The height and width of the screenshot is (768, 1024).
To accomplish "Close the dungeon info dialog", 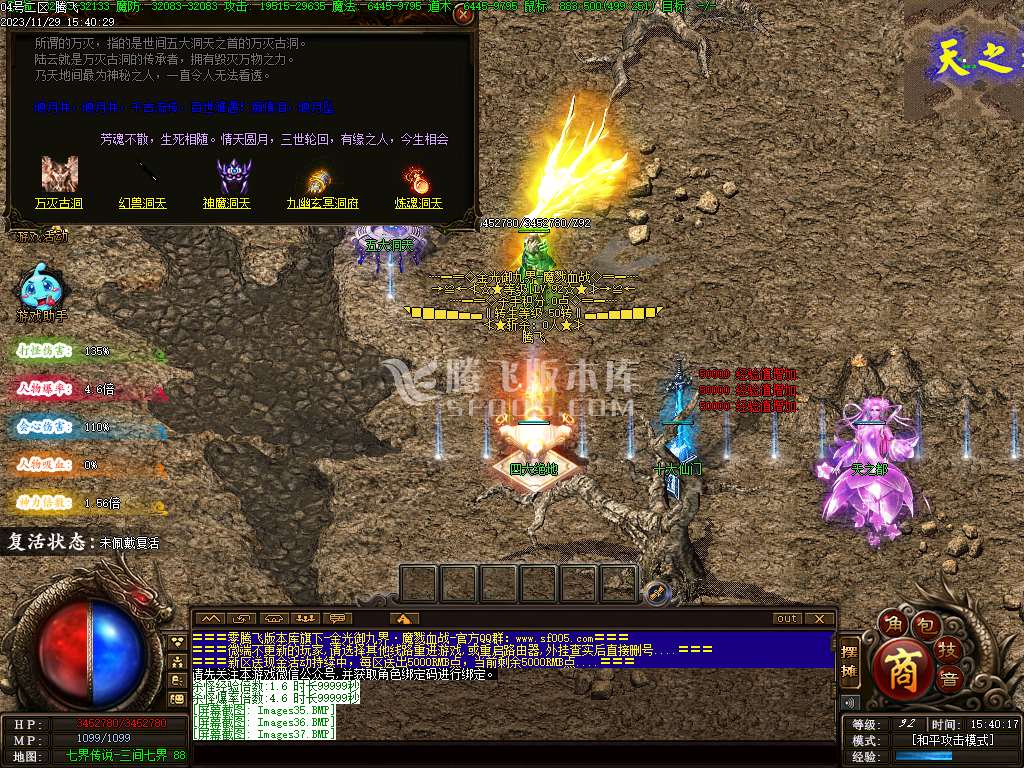I will pyautogui.click(x=463, y=15).
